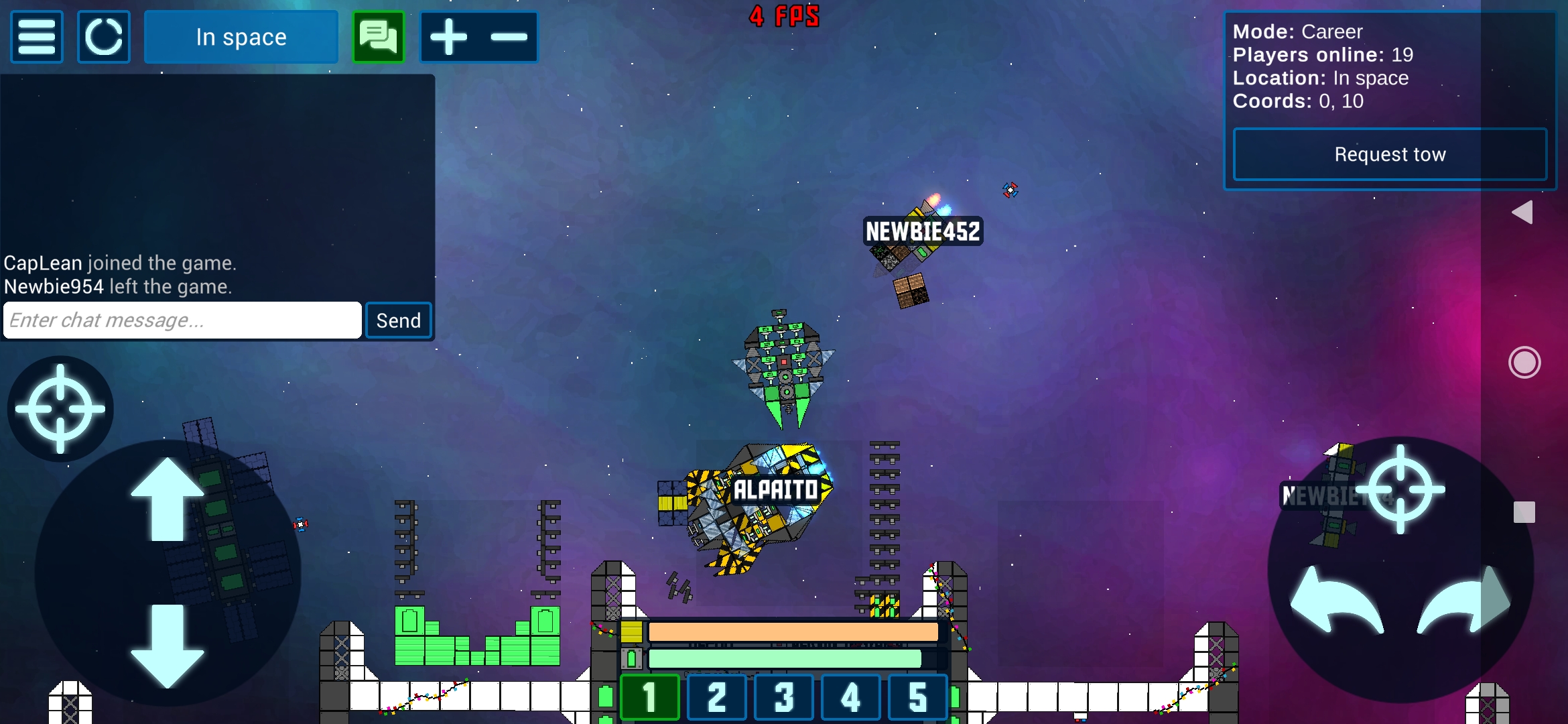Click the circular refresh icon button

pyautogui.click(x=104, y=37)
